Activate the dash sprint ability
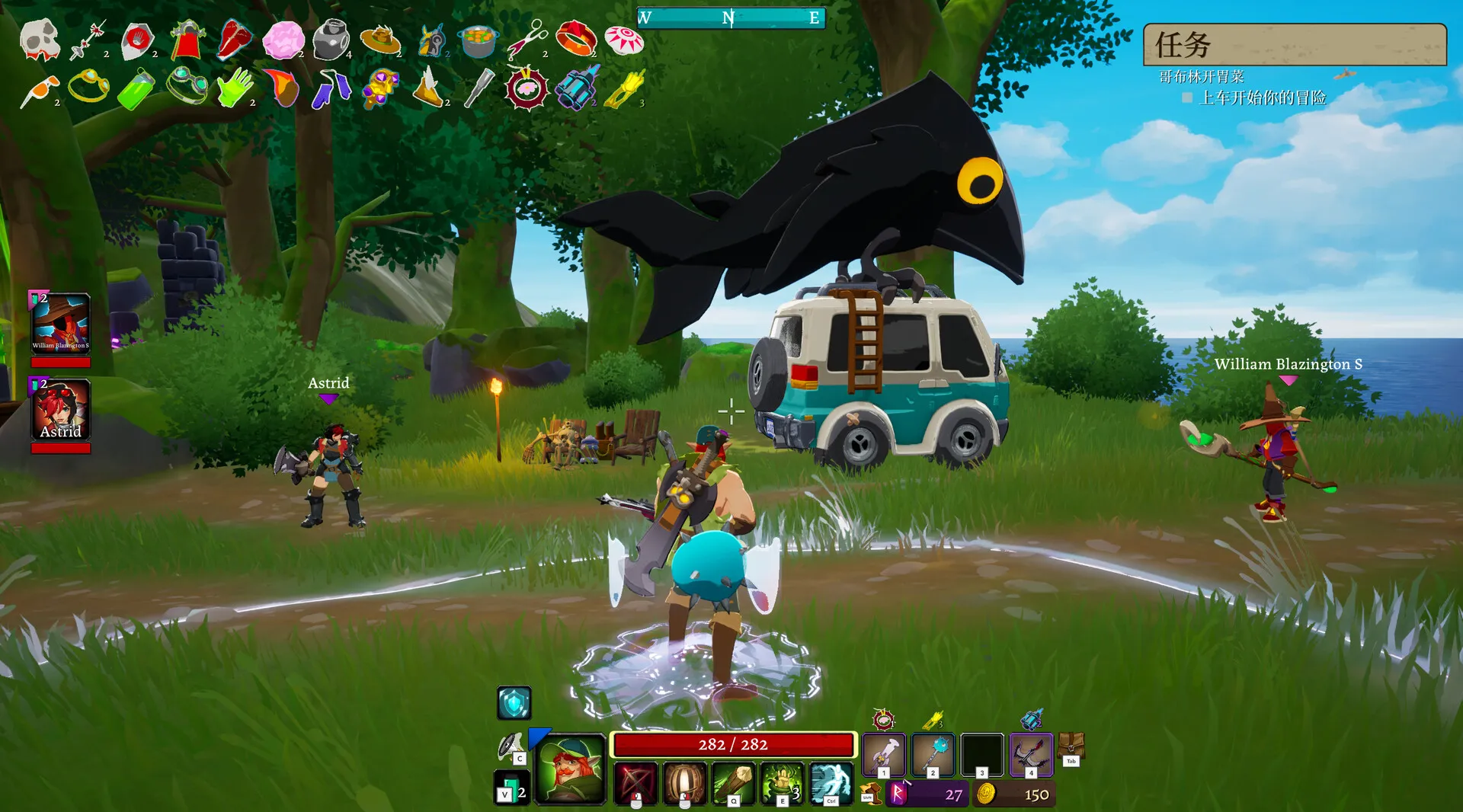This screenshot has height=812, width=1463. click(x=831, y=782)
